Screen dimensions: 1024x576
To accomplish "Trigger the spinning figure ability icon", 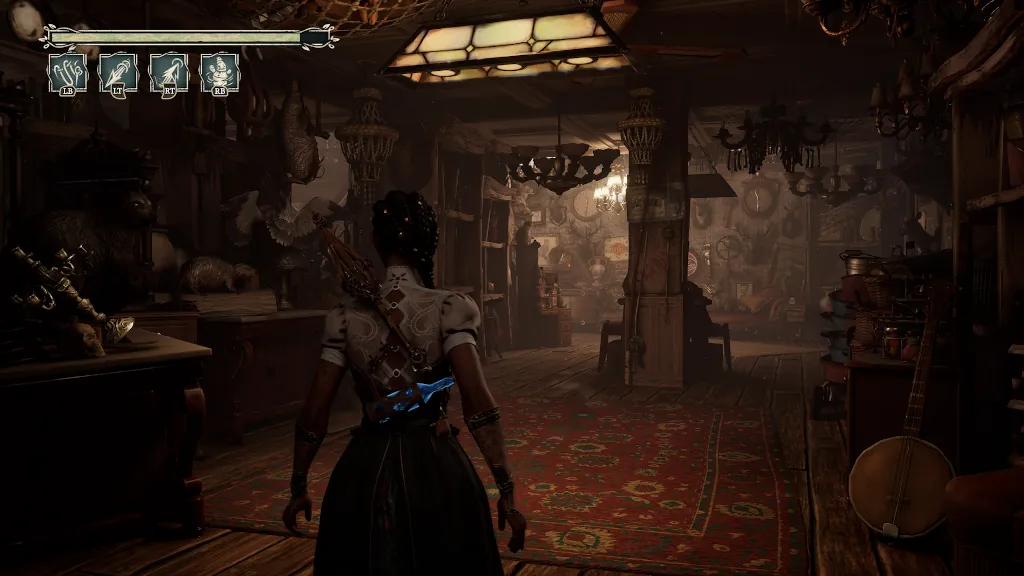I will [220, 73].
